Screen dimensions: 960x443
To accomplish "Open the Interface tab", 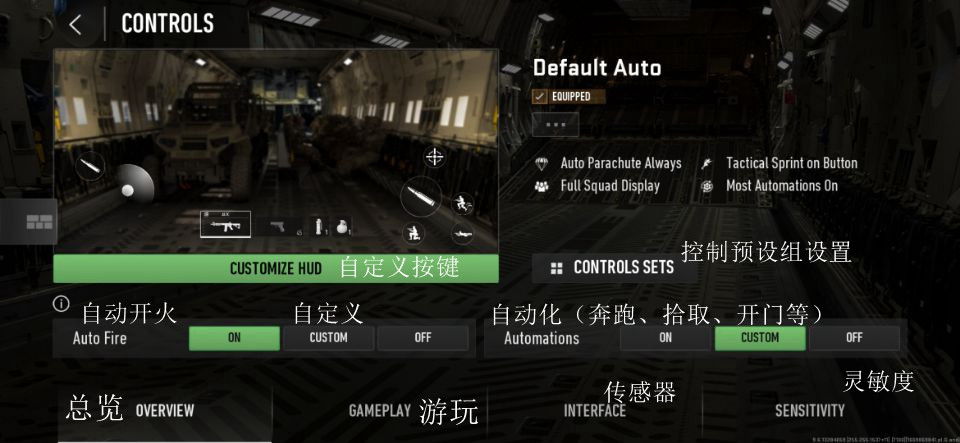I will [x=594, y=411].
